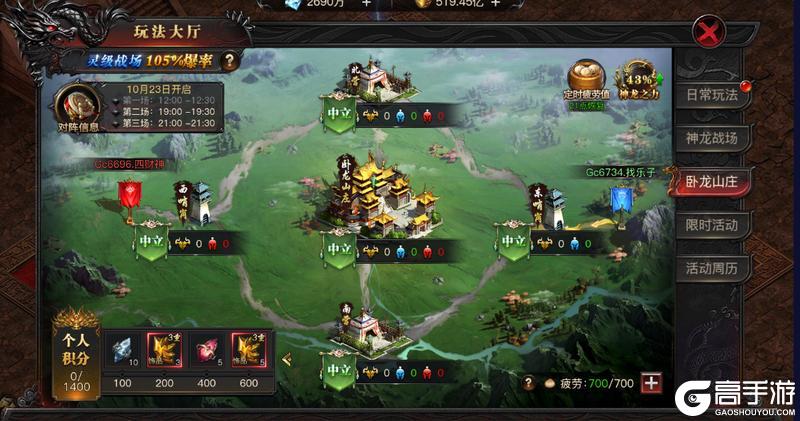Open the 神龙战场 tab
This screenshot has width=800, height=421.
click(x=711, y=138)
